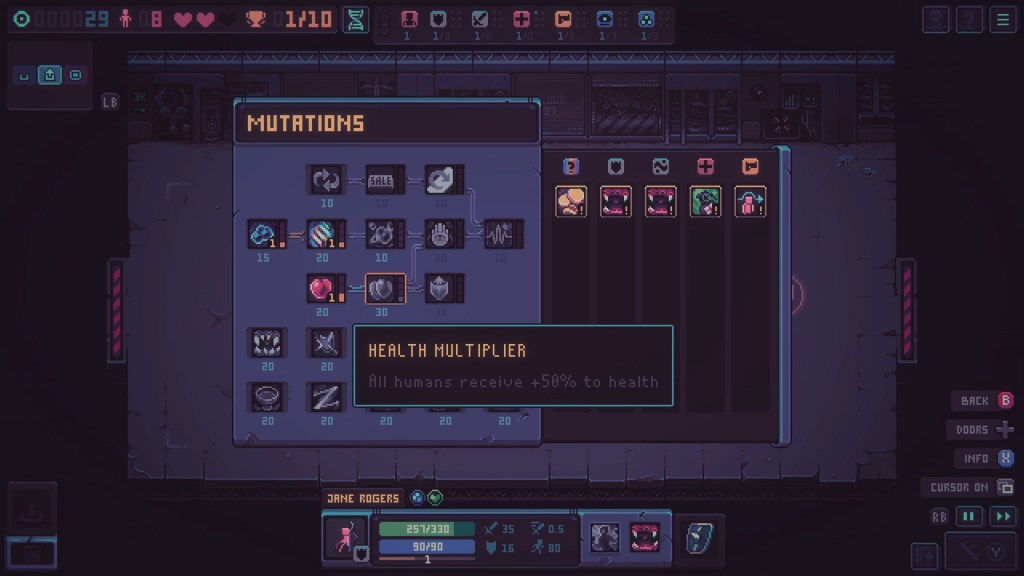Select the Health Multiplier shield mutation
The image size is (1024, 576).
coord(385,289)
